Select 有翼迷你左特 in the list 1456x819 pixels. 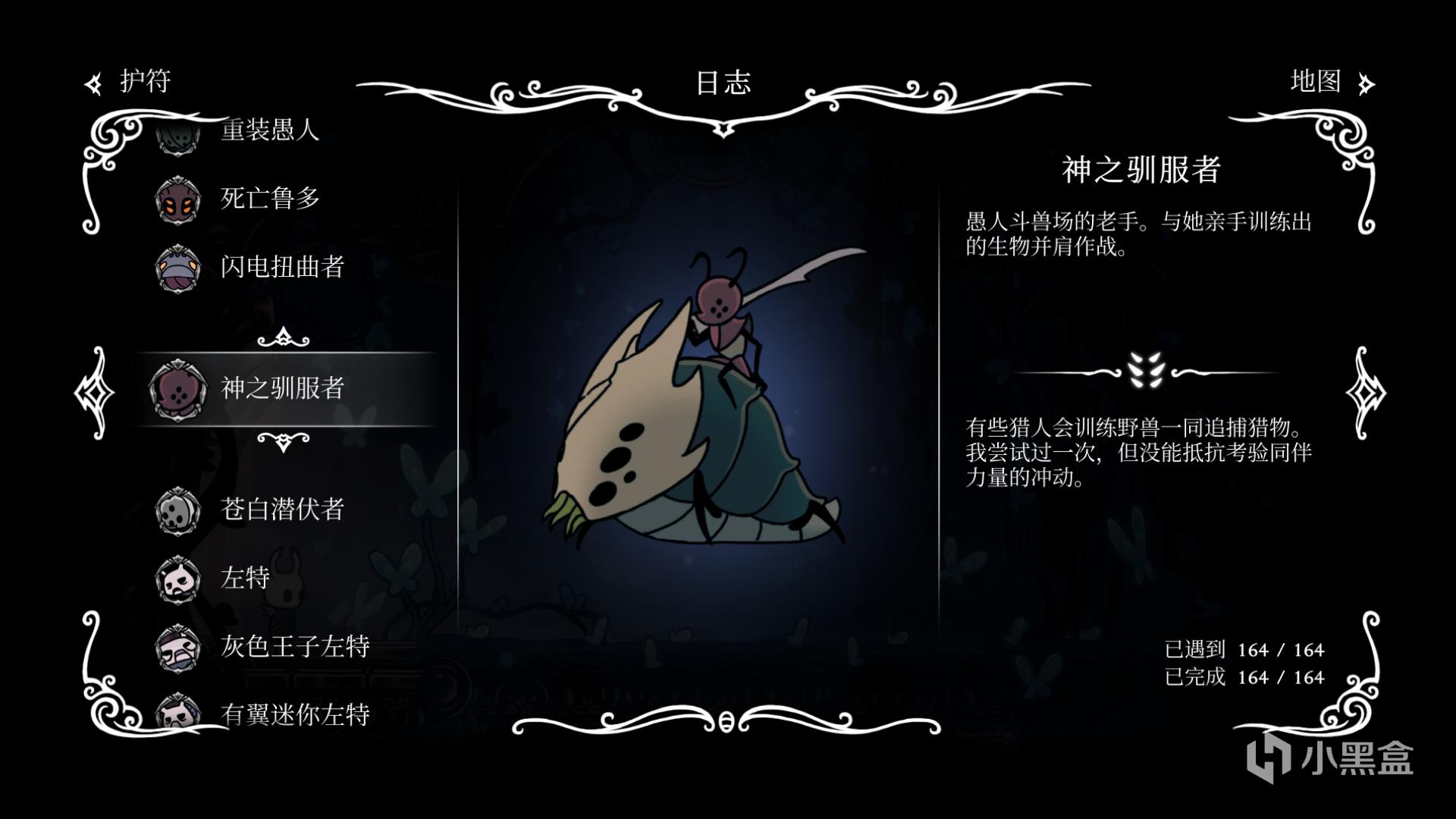pyautogui.click(x=294, y=714)
